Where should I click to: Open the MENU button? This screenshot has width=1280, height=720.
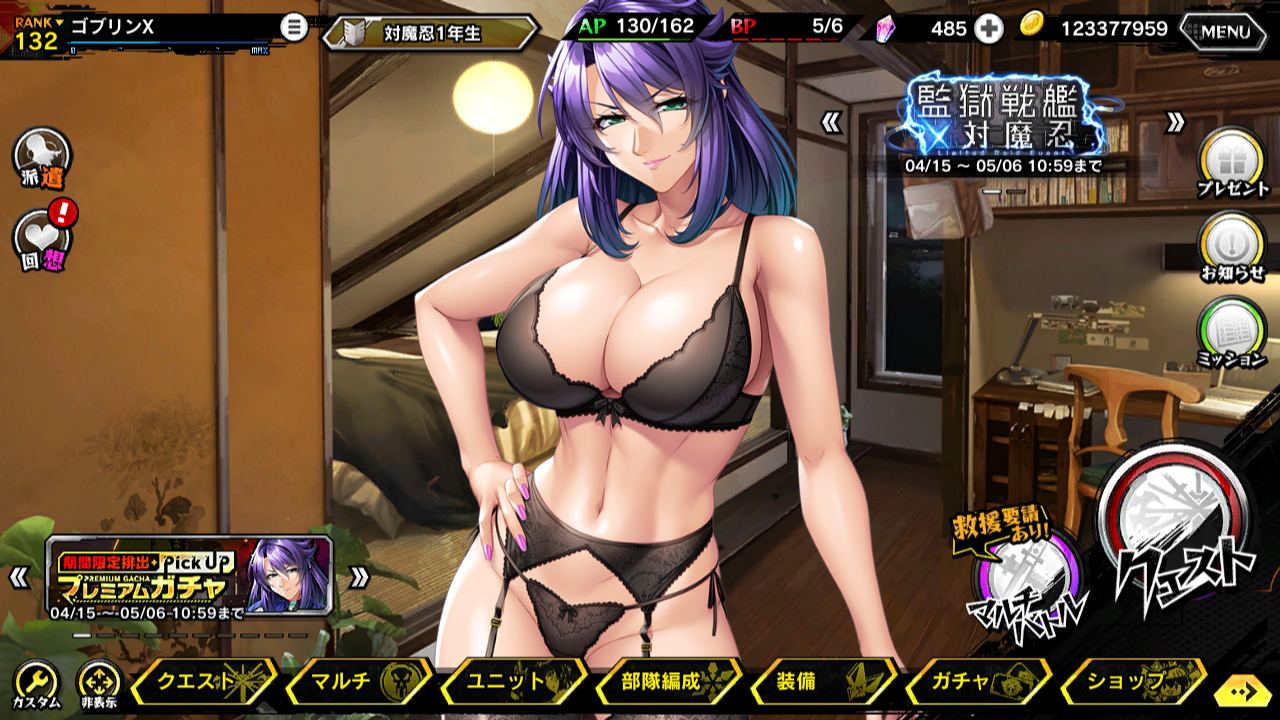[1225, 30]
